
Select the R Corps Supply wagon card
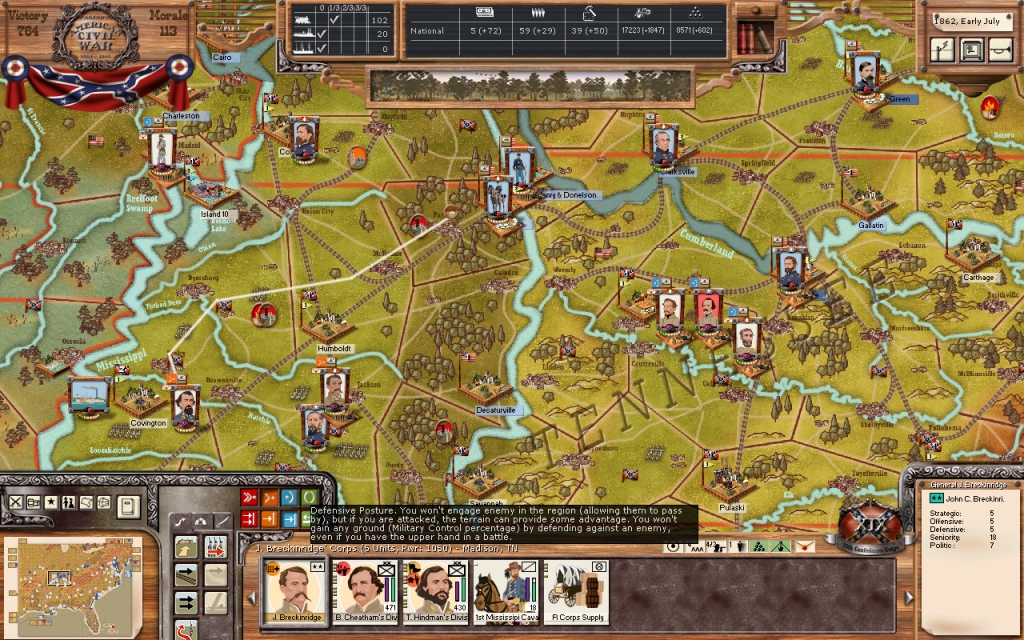click(x=577, y=586)
